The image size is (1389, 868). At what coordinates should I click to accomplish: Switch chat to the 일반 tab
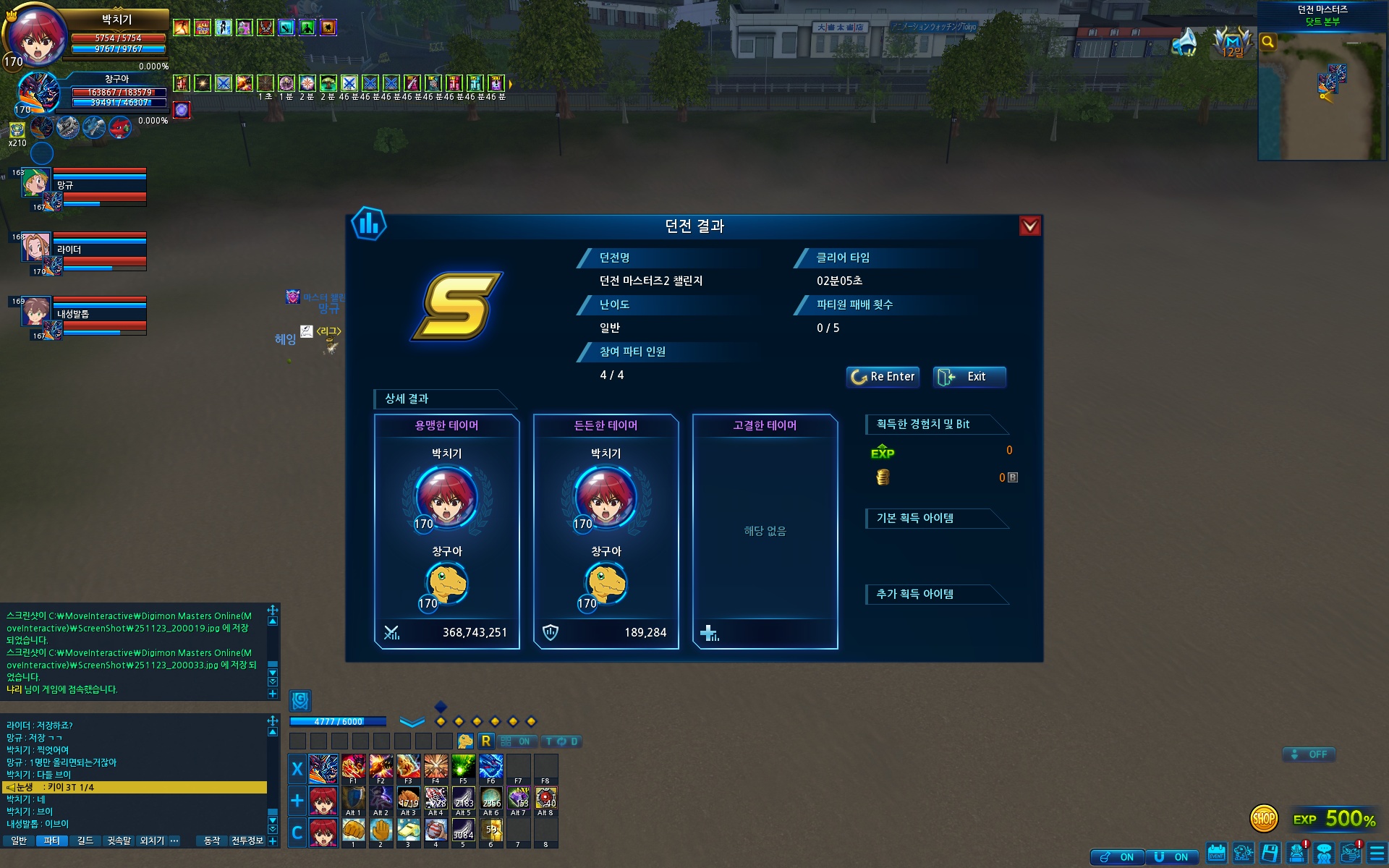tap(19, 841)
